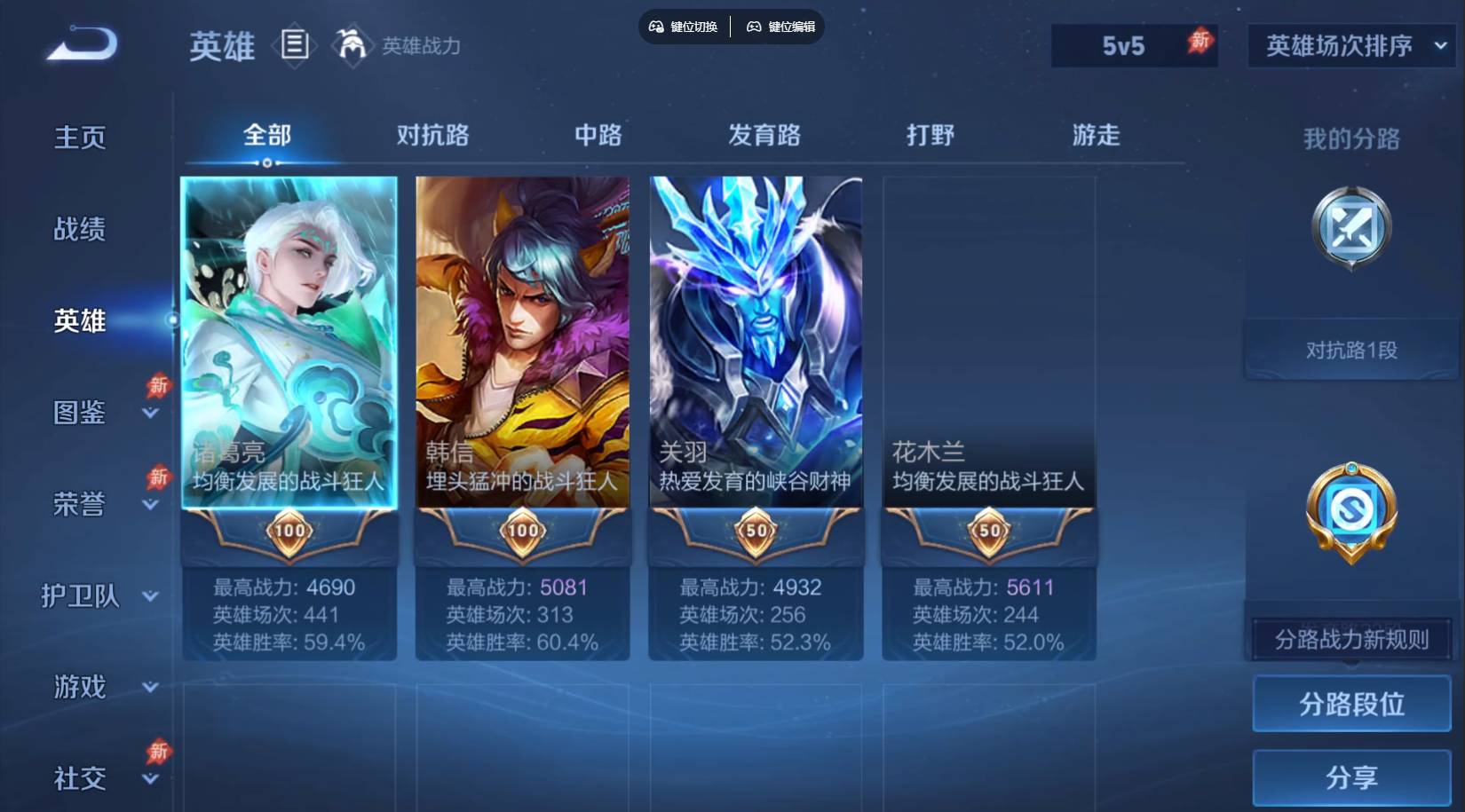This screenshot has width=1465, height=812.
Task: Open the 战绩 match history section
Action: point(80,229)
